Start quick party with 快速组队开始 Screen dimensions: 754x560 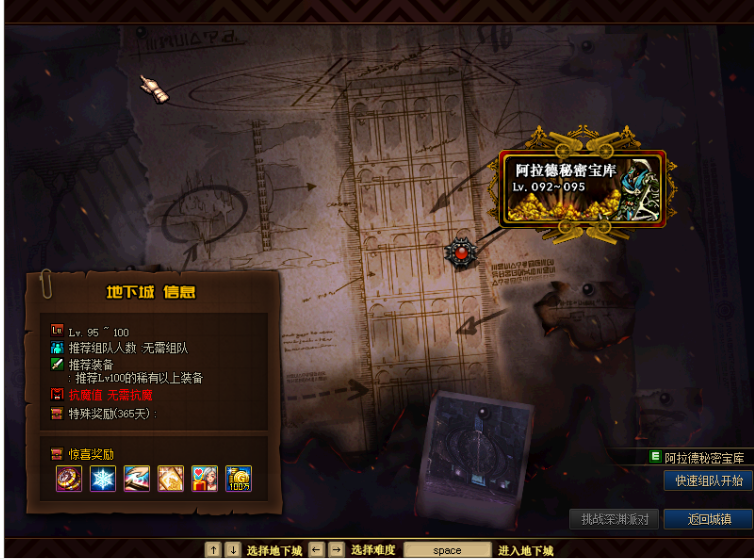(709, 481)
